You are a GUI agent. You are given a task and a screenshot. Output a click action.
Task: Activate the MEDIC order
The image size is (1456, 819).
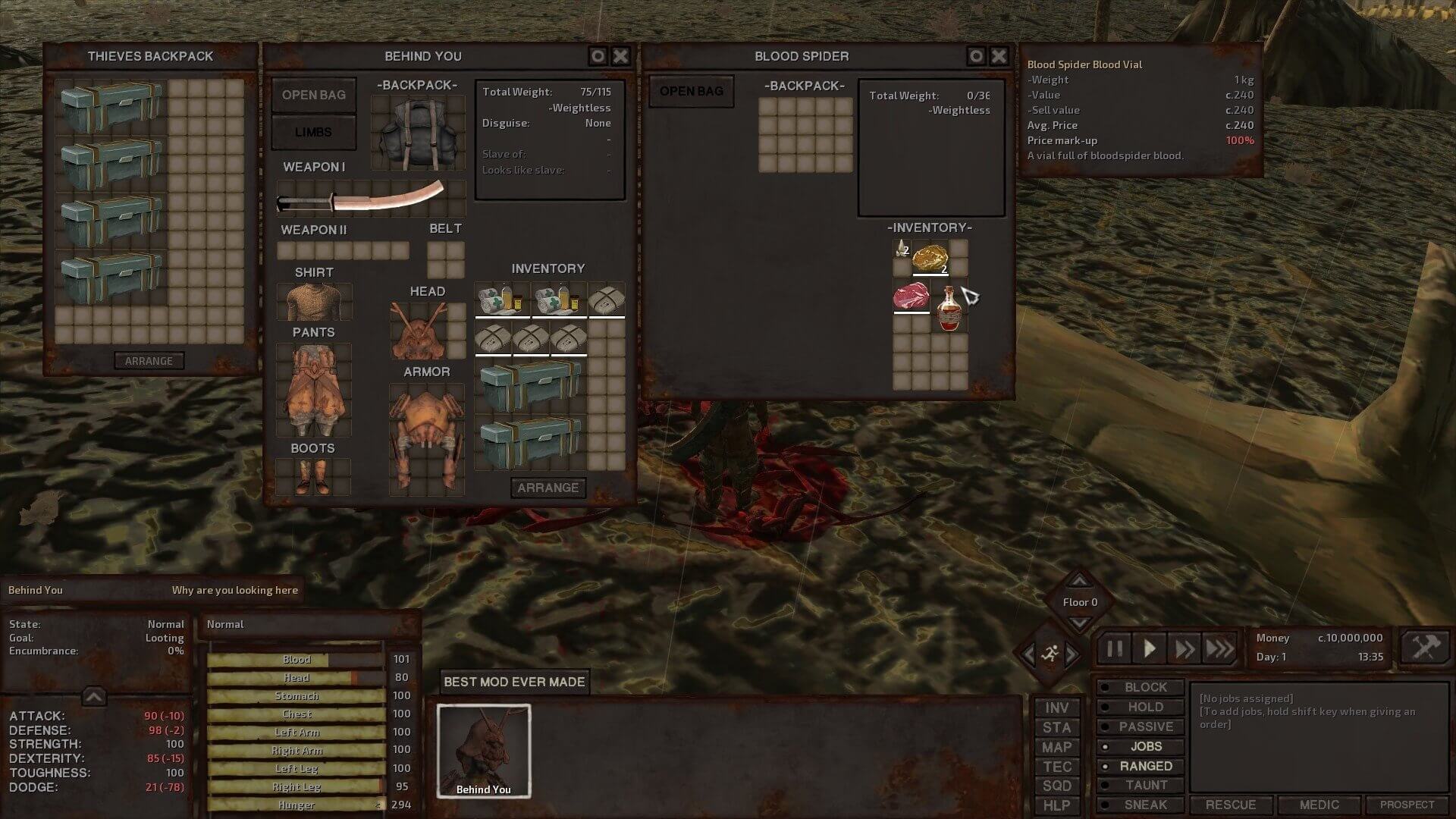coord(1319,805)
